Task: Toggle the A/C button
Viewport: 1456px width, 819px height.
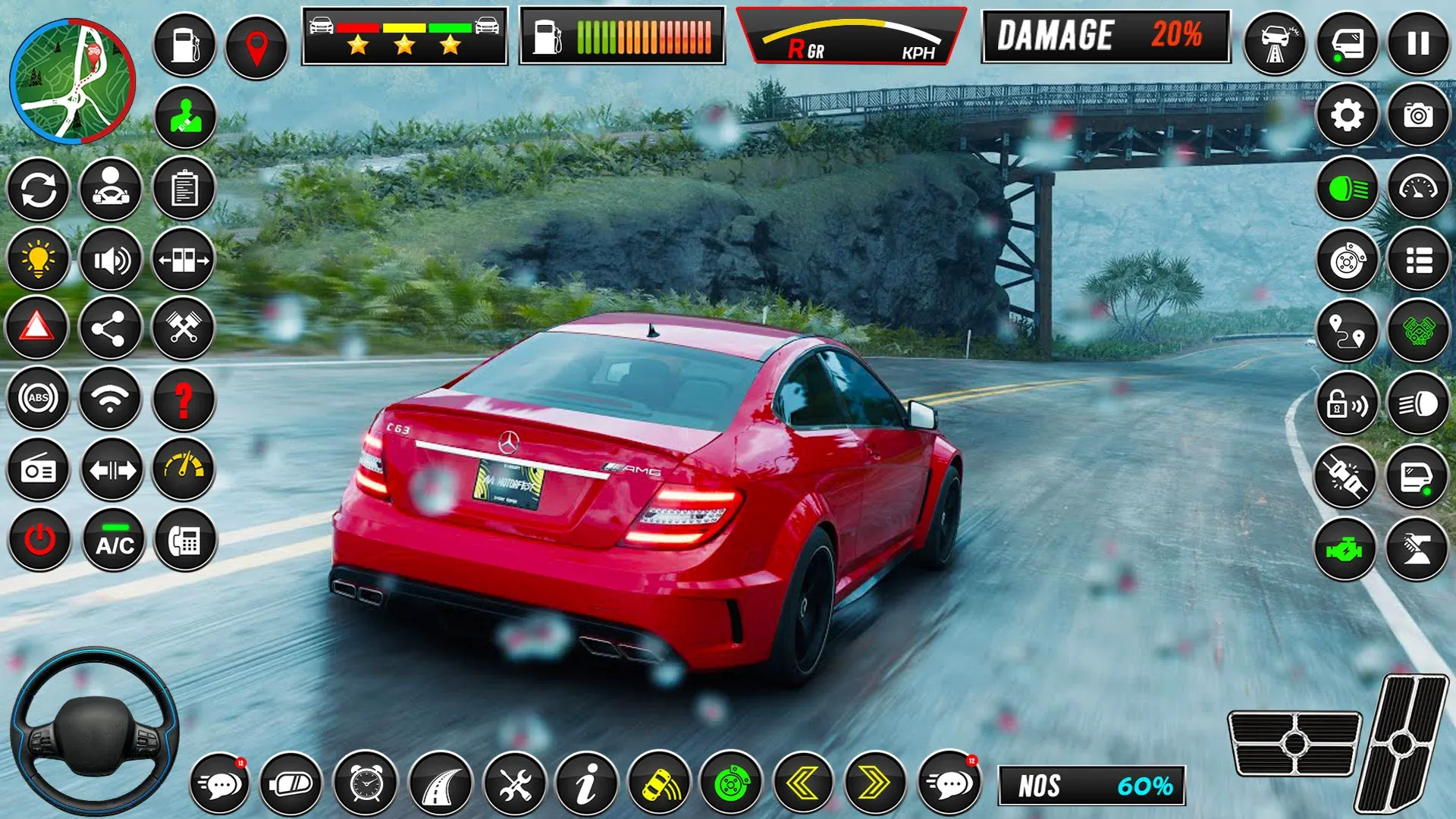Action: [114, 541]
